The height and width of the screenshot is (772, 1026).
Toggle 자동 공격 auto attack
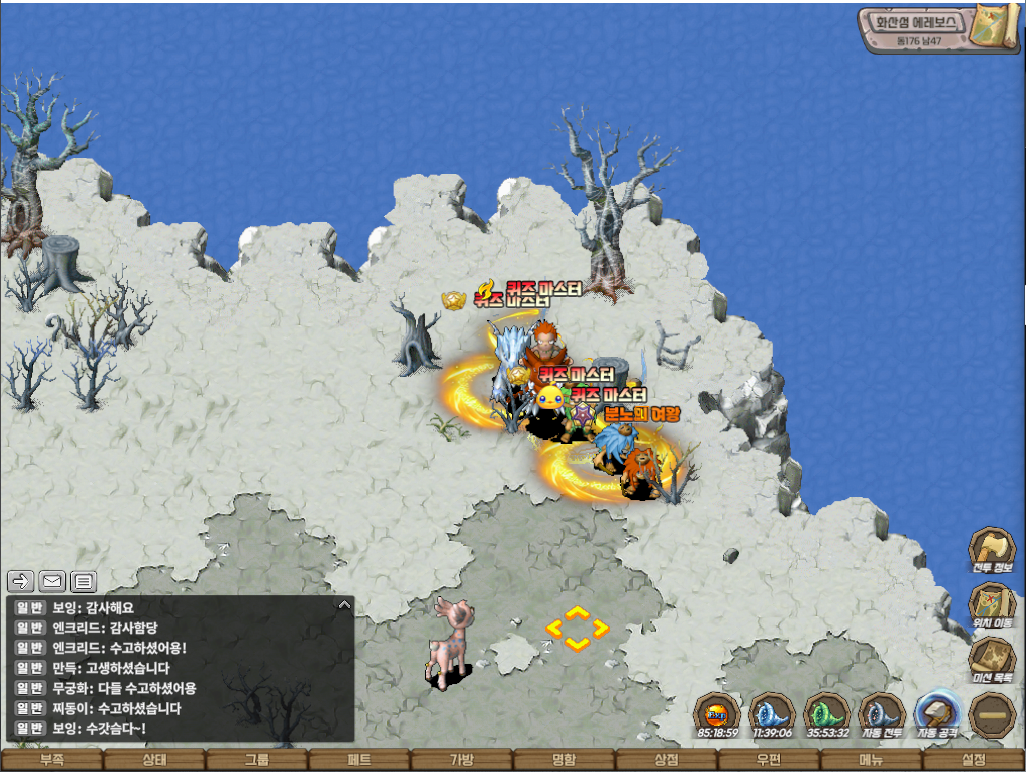[937, 714]
